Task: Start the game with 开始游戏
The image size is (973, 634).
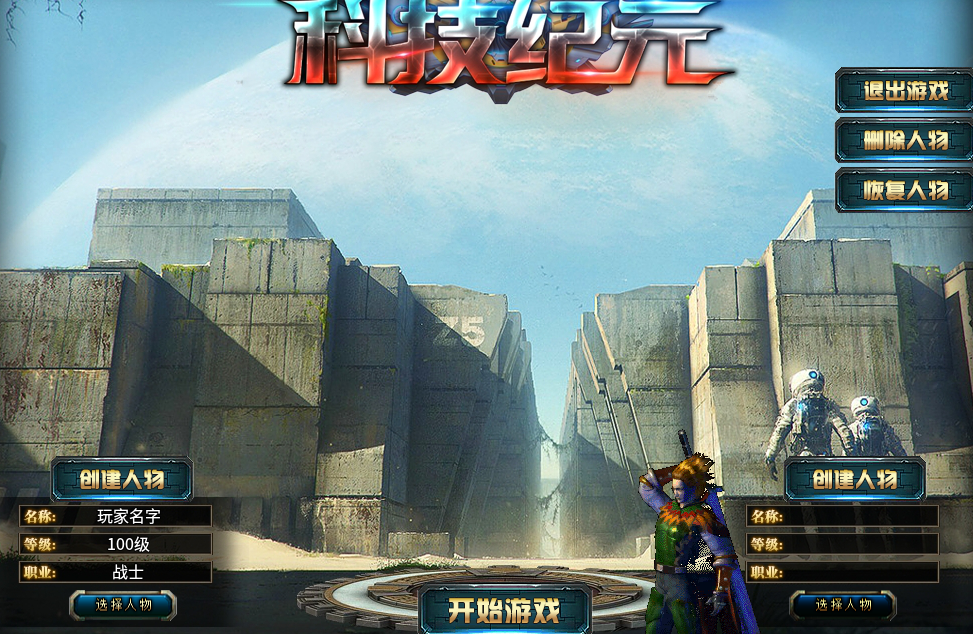Action: (x=504, y=609)
